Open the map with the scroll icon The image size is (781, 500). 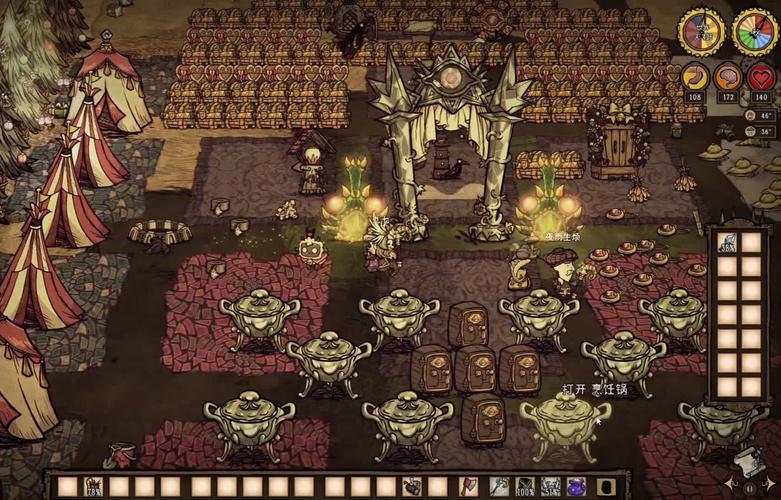pyautogui.click(x=748, y=460)
